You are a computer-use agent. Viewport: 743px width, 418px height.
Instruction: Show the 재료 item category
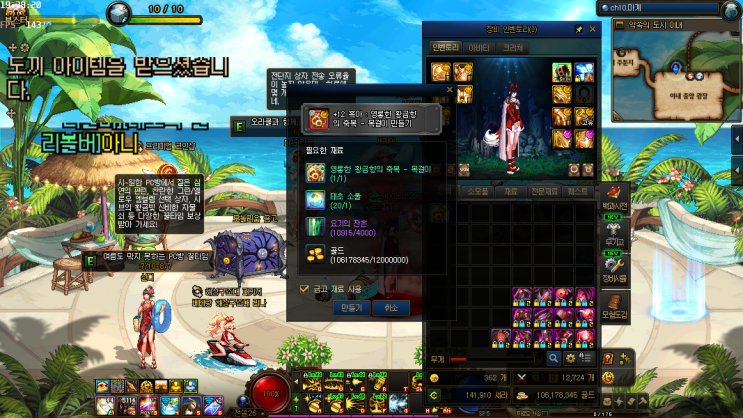tap(511, 190)
